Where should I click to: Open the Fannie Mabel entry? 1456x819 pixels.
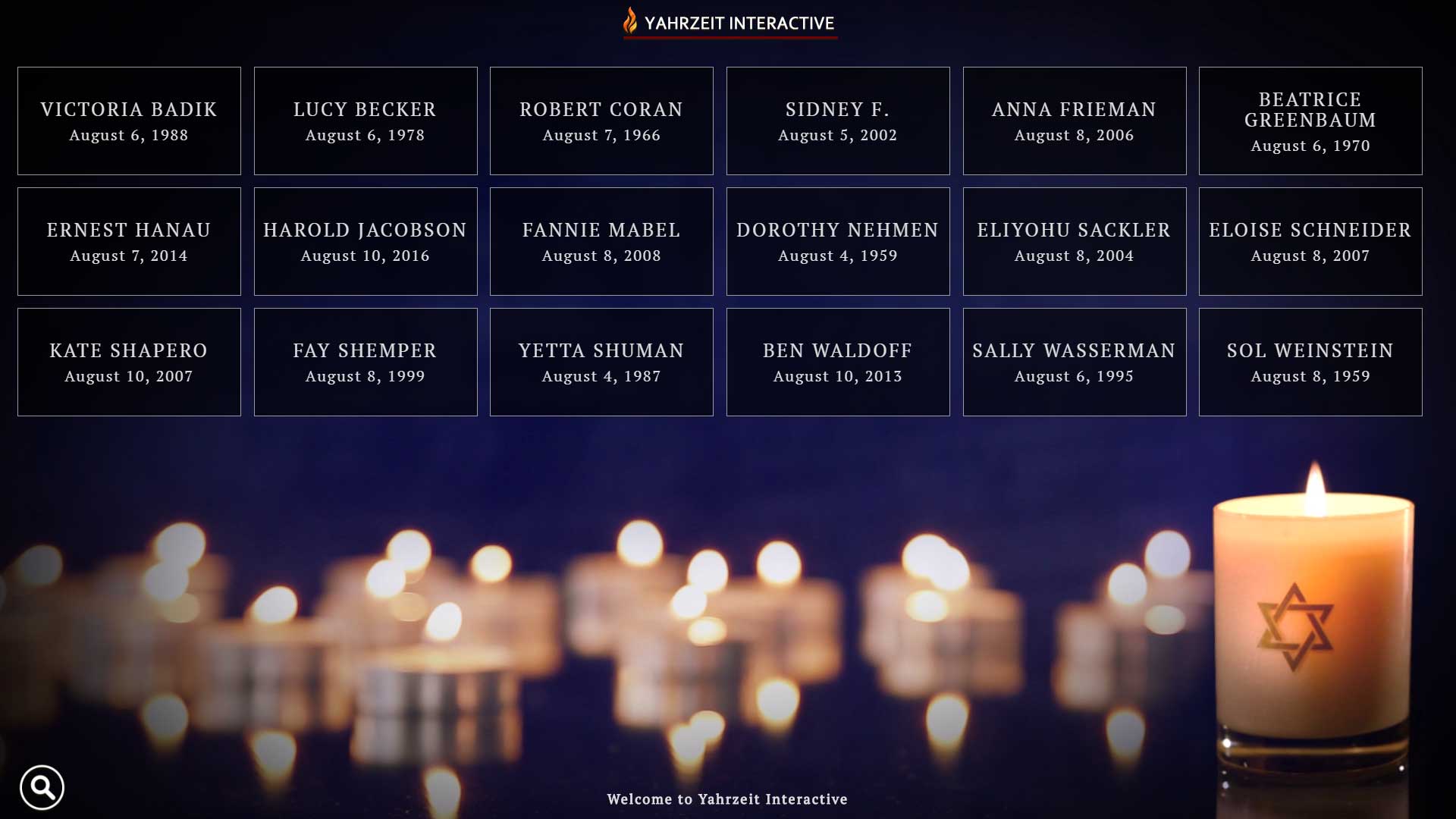click(601, 241)
